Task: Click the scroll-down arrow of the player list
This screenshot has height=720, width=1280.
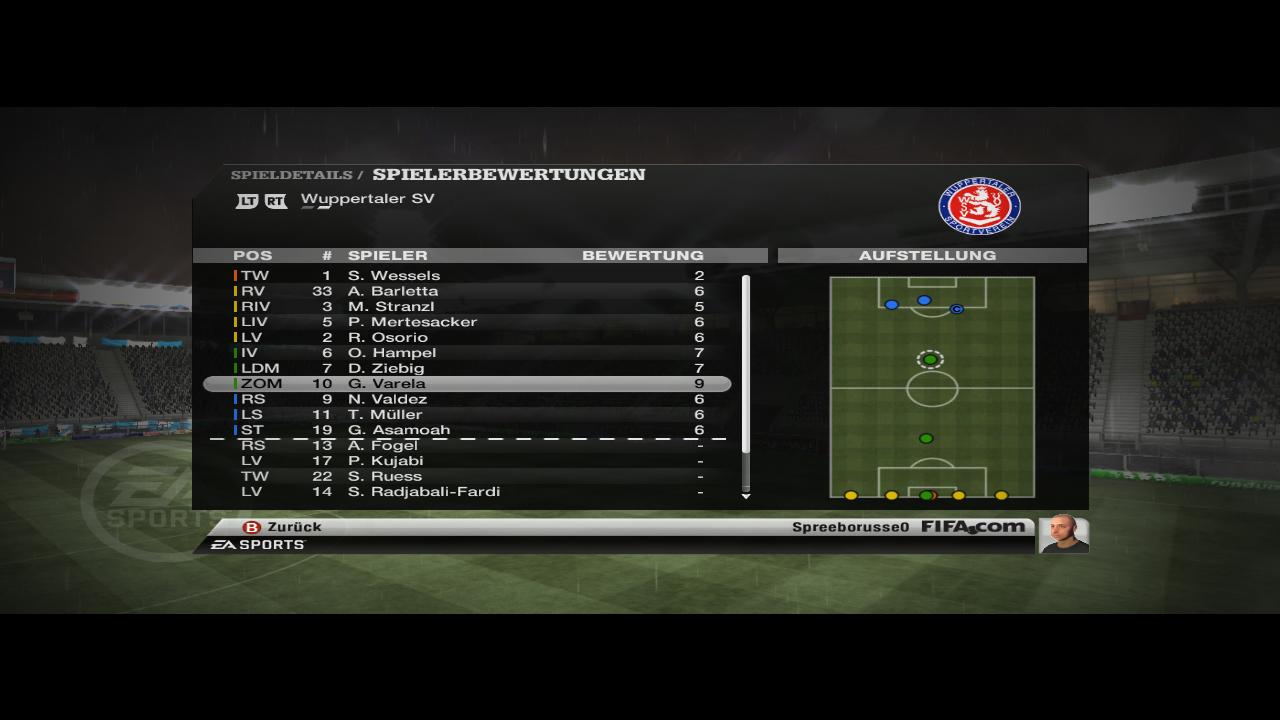Action: point(745,496)
